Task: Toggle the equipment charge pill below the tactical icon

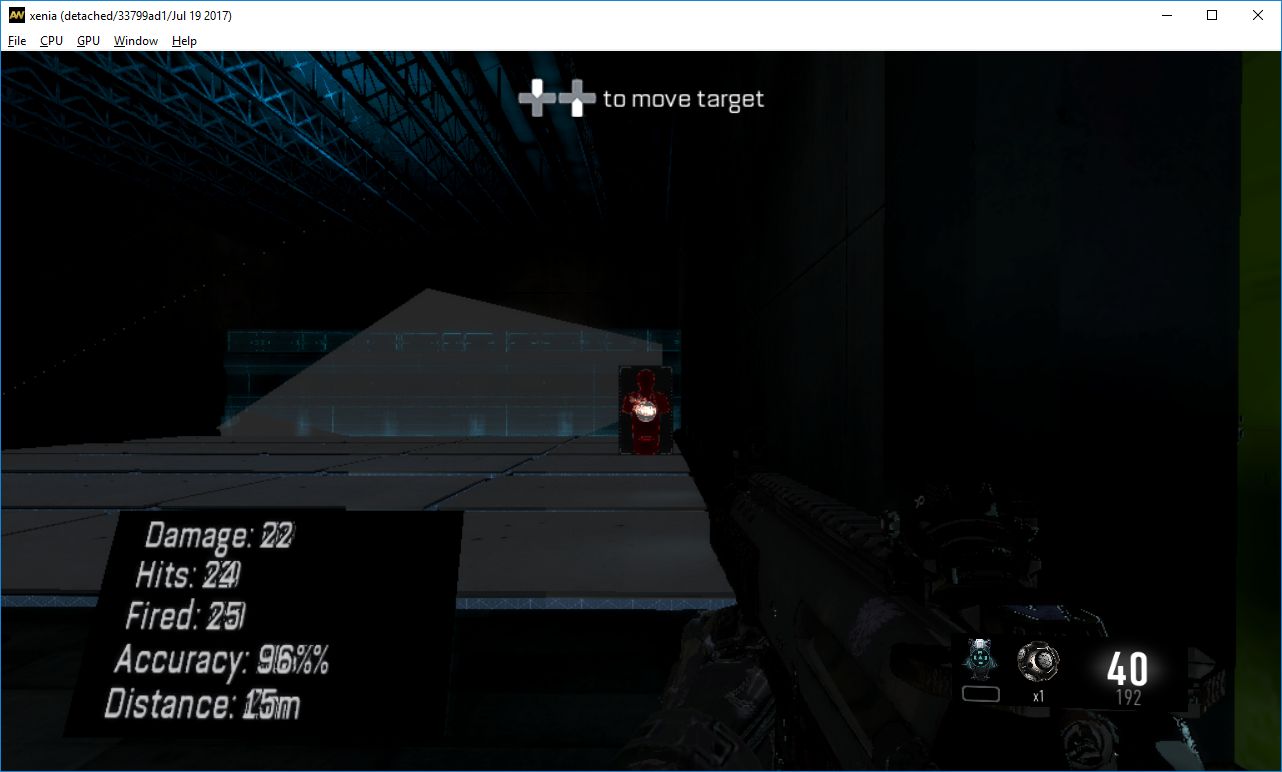Action: click(x=980, y=691)
